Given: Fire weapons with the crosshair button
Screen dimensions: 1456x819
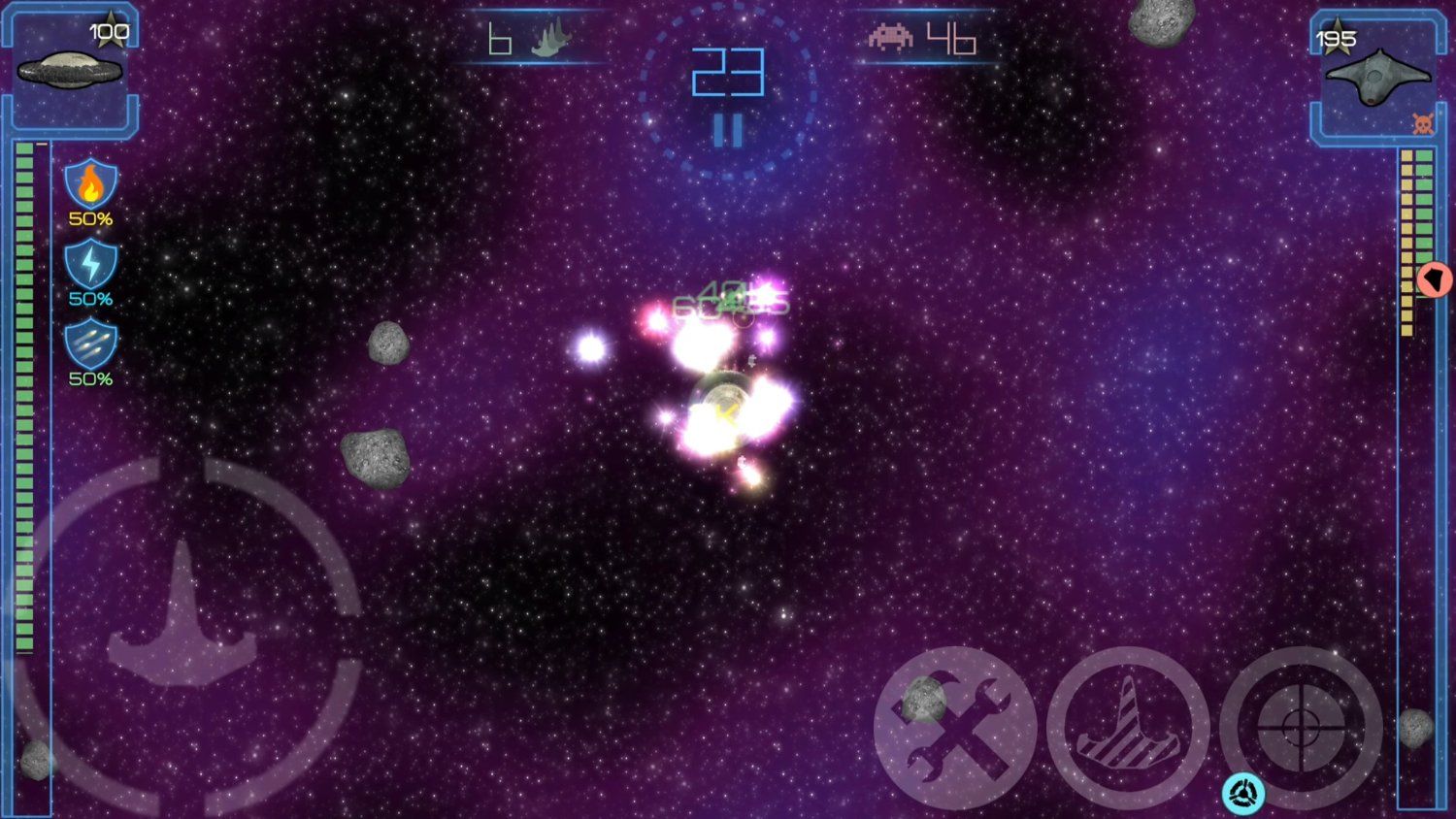Looking at the screenshot, I should [1301, 728].
